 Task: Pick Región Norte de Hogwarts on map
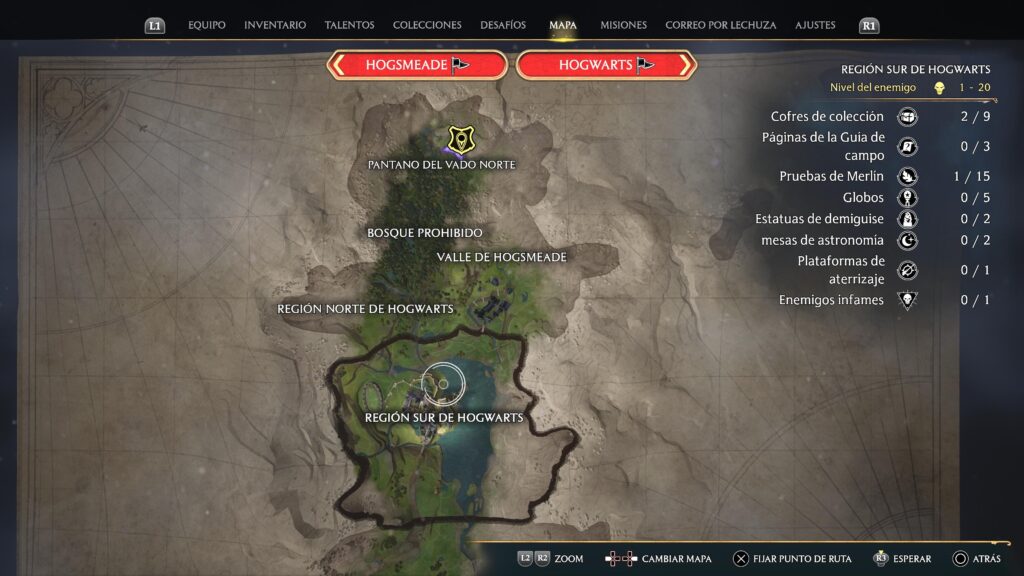coord(365,309)
